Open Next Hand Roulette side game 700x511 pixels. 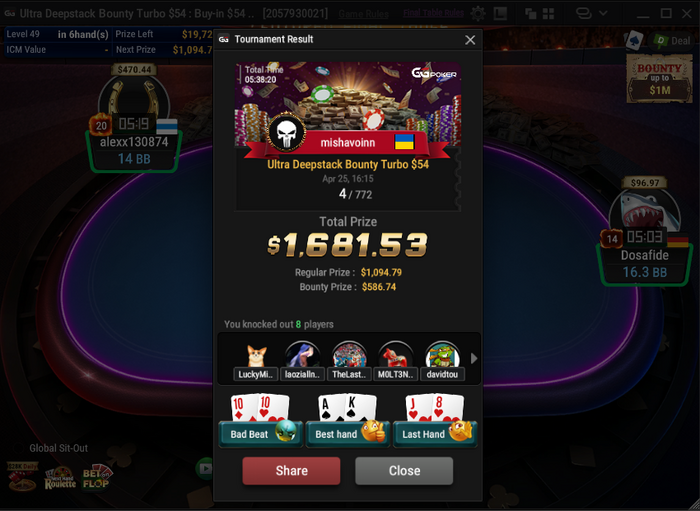point(60,478)
